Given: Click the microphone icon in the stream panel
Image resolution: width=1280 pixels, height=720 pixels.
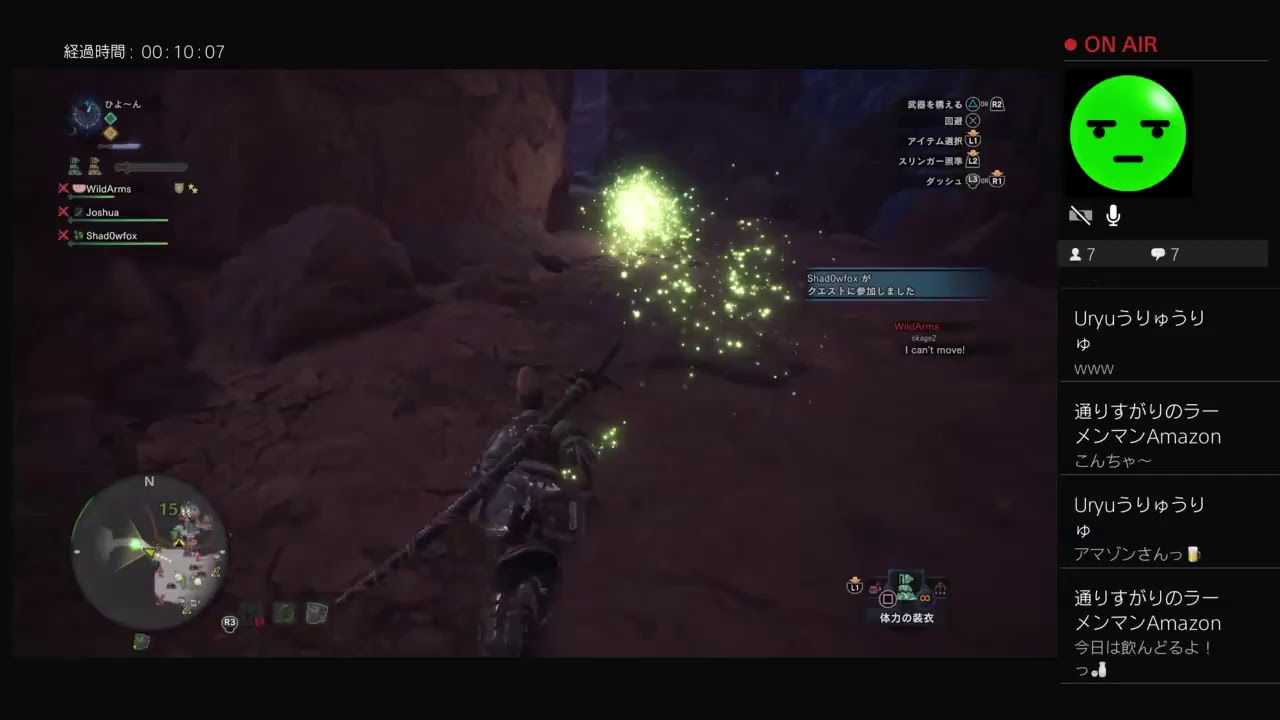Looking at the screenshot, I should (x=1113, y=215).
